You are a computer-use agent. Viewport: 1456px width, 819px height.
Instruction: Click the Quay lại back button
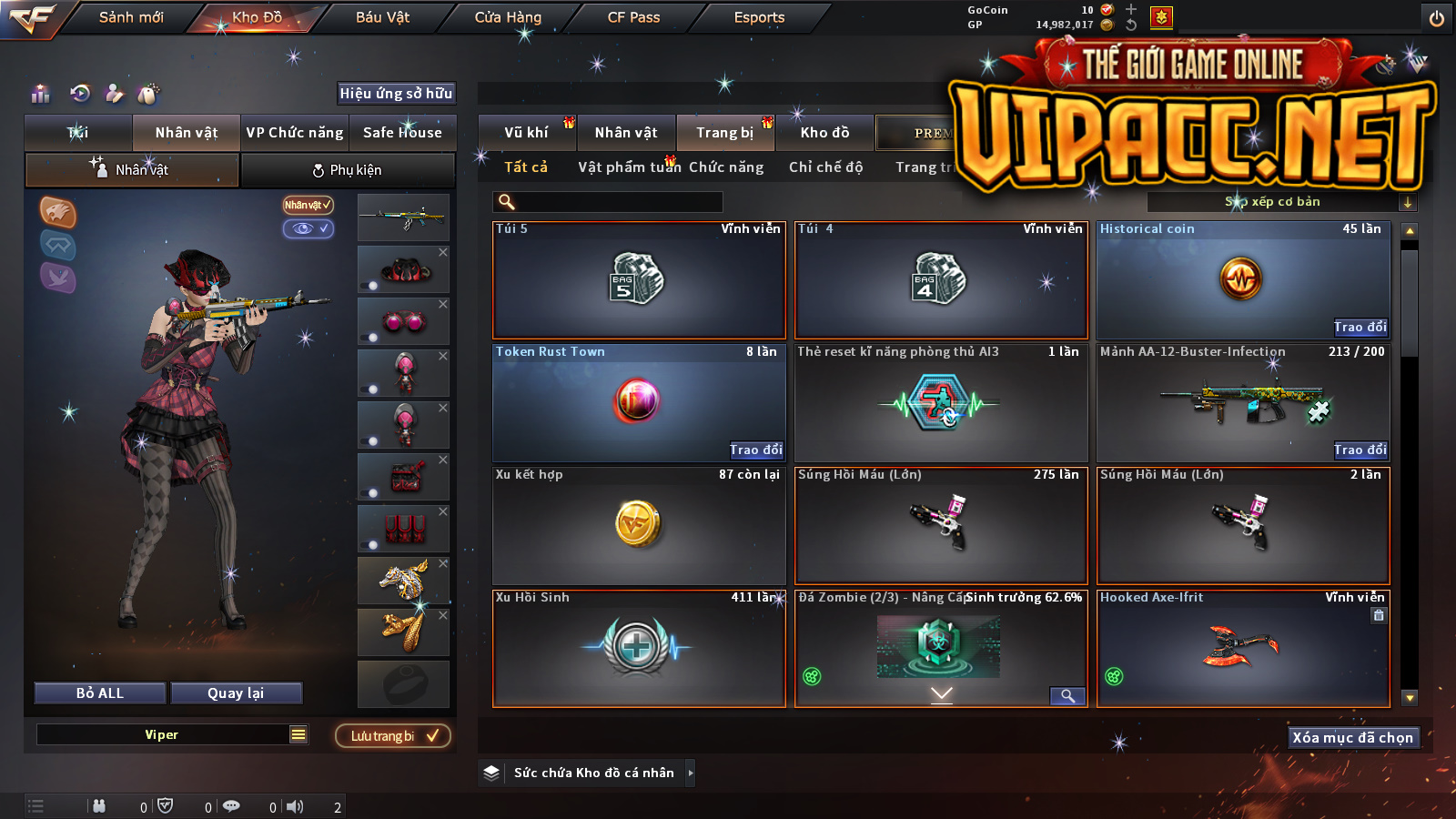236,693
